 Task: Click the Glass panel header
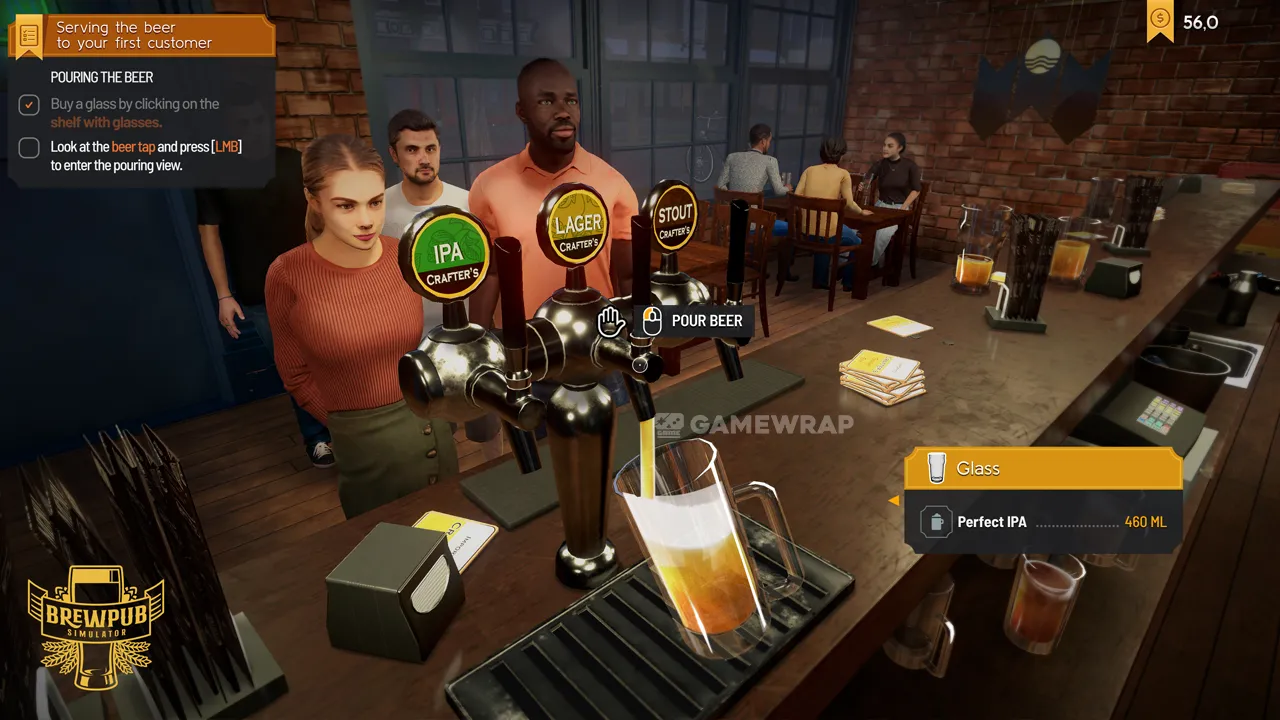coord(1042,468)
